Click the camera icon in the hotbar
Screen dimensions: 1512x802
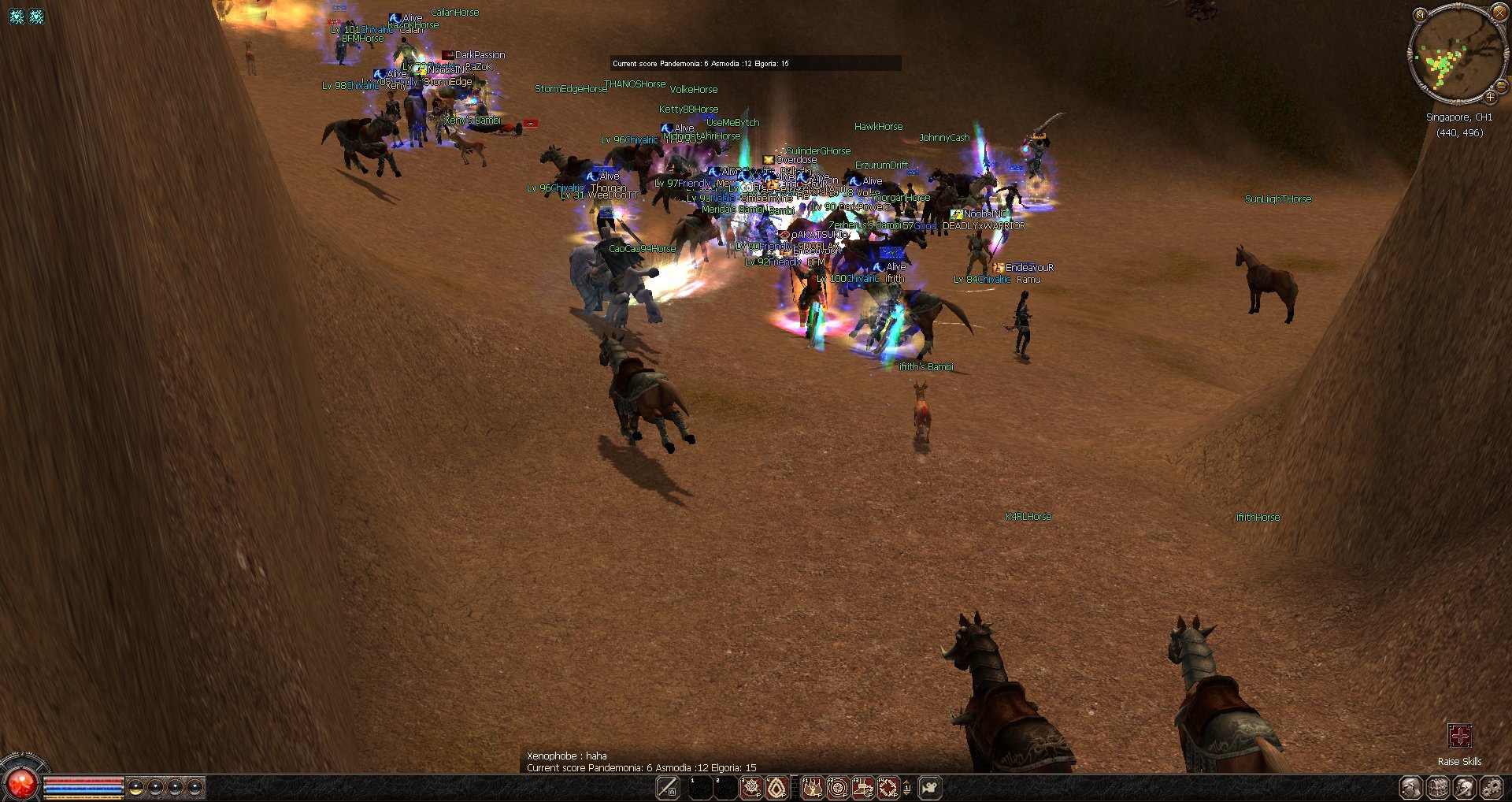(929, 787)
